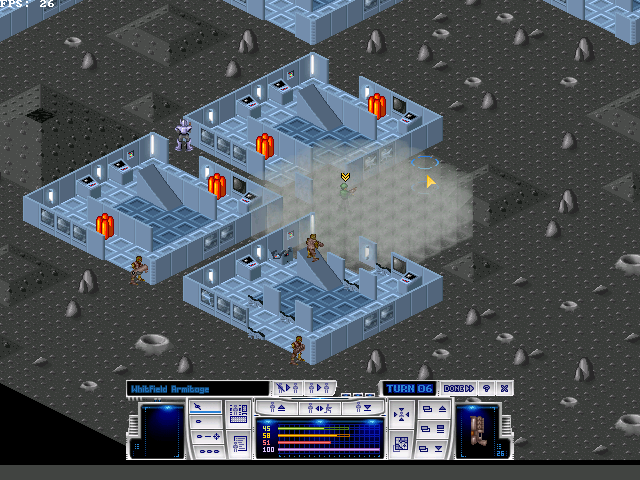Reserve time units for an aimed shot
The width and height of the screenshot is (640, 480).
click(207, 436)
